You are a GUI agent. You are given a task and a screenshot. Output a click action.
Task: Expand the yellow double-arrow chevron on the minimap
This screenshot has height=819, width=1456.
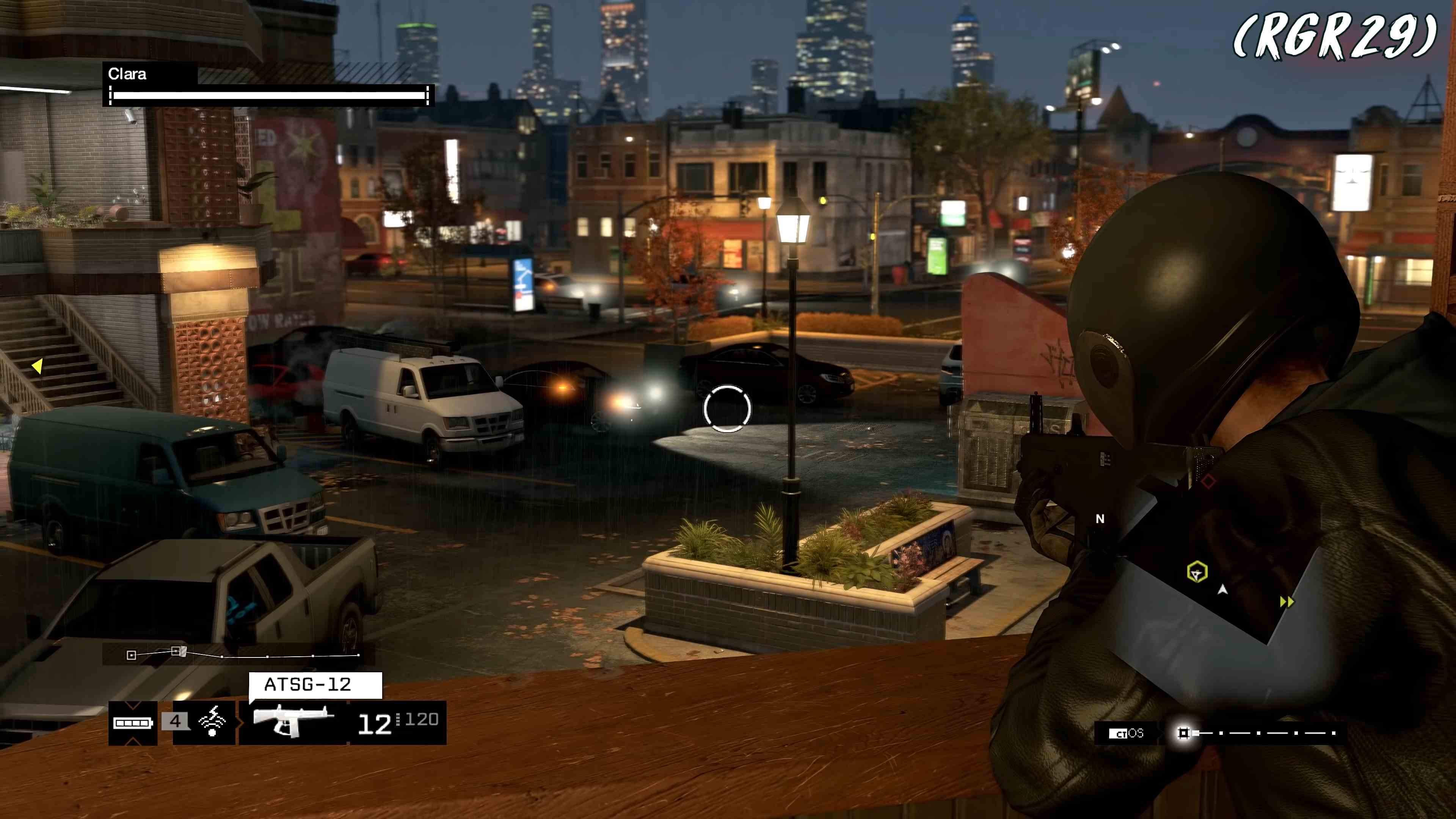pyautogui.click(x=1287, y=601)
